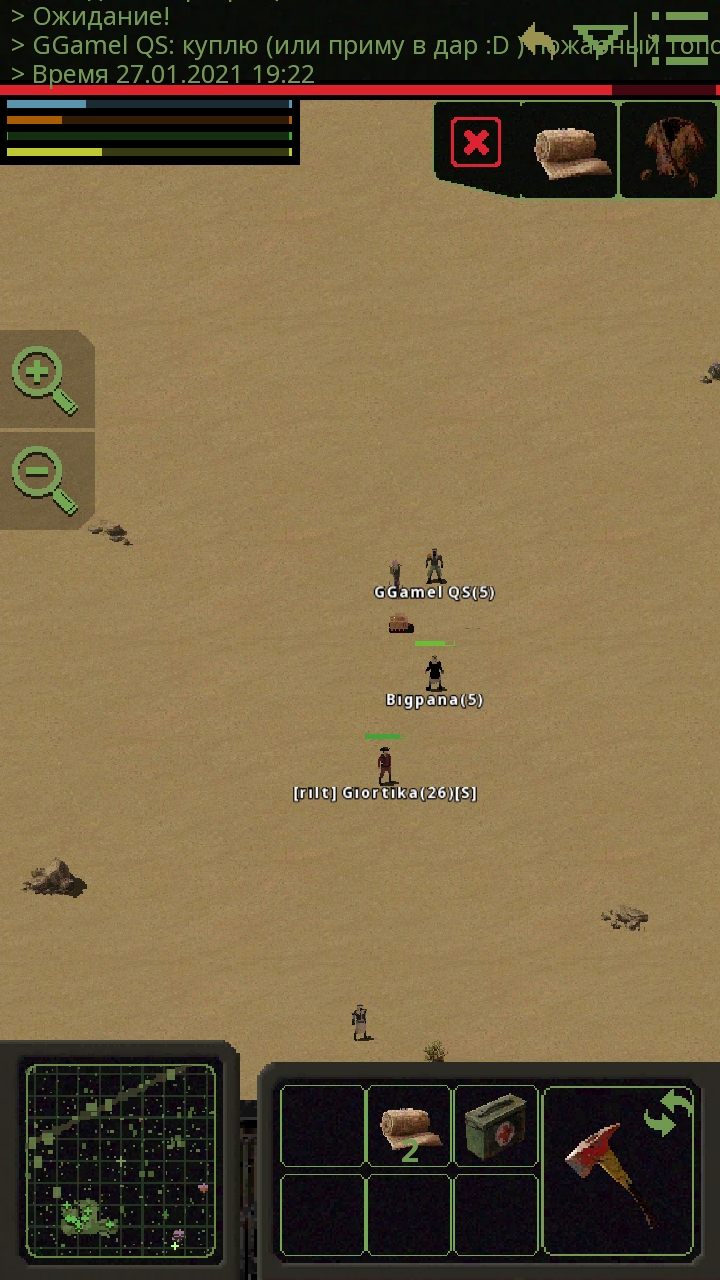Click the red X close button
The image size is (720, 1280).
(x=476, y=142)
